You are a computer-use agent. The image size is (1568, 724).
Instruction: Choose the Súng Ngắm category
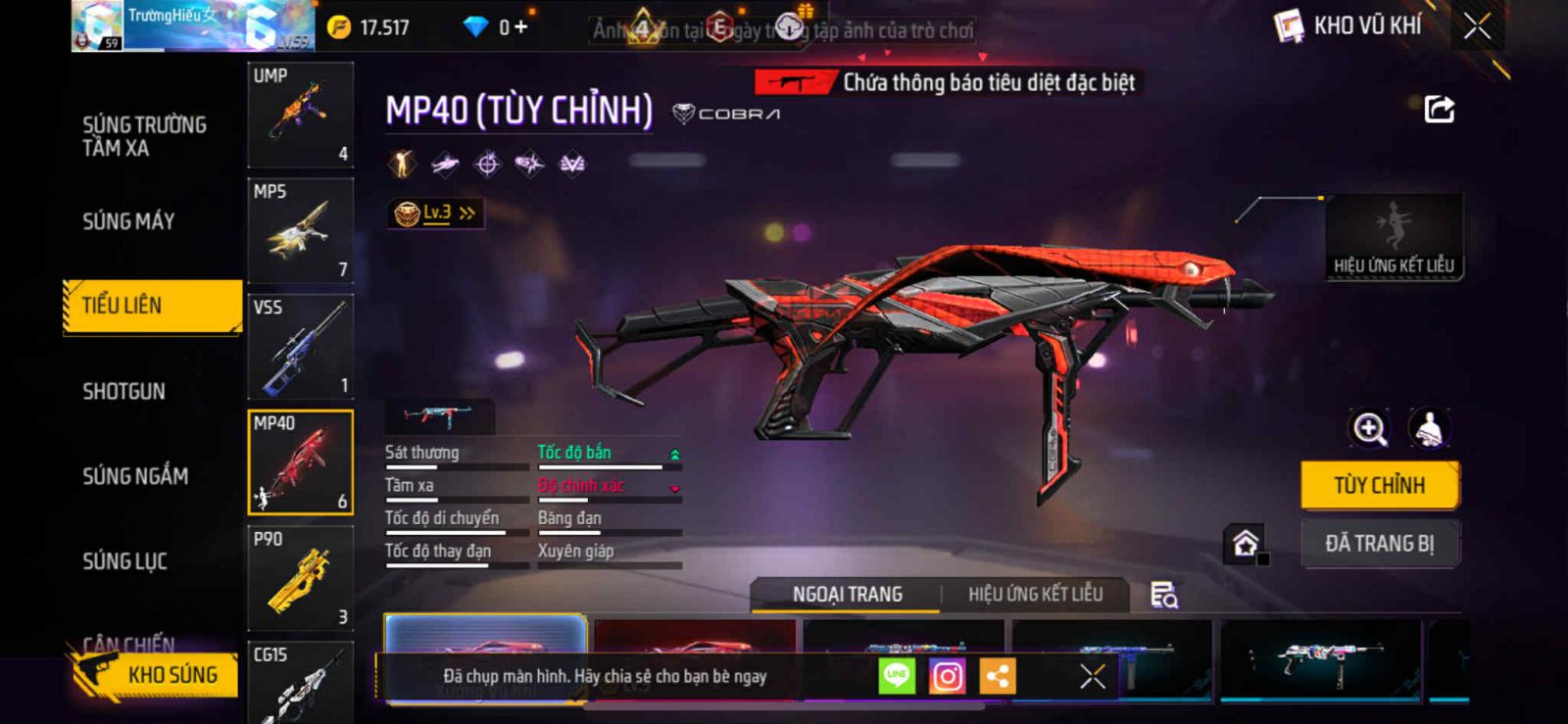click(135, 476)
